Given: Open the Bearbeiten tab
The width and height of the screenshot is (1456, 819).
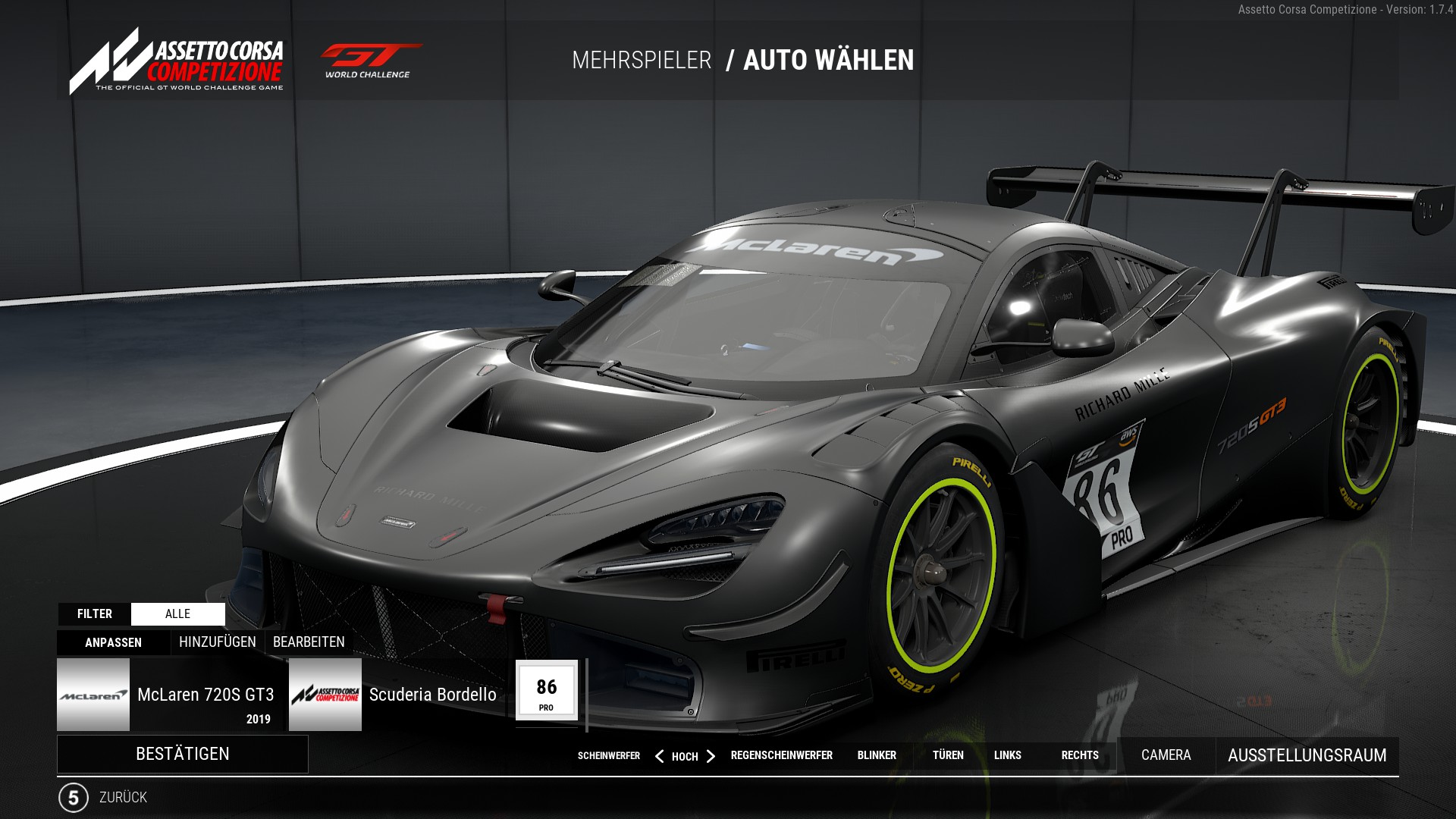Looking at the screenshot, I should point(309,642).
